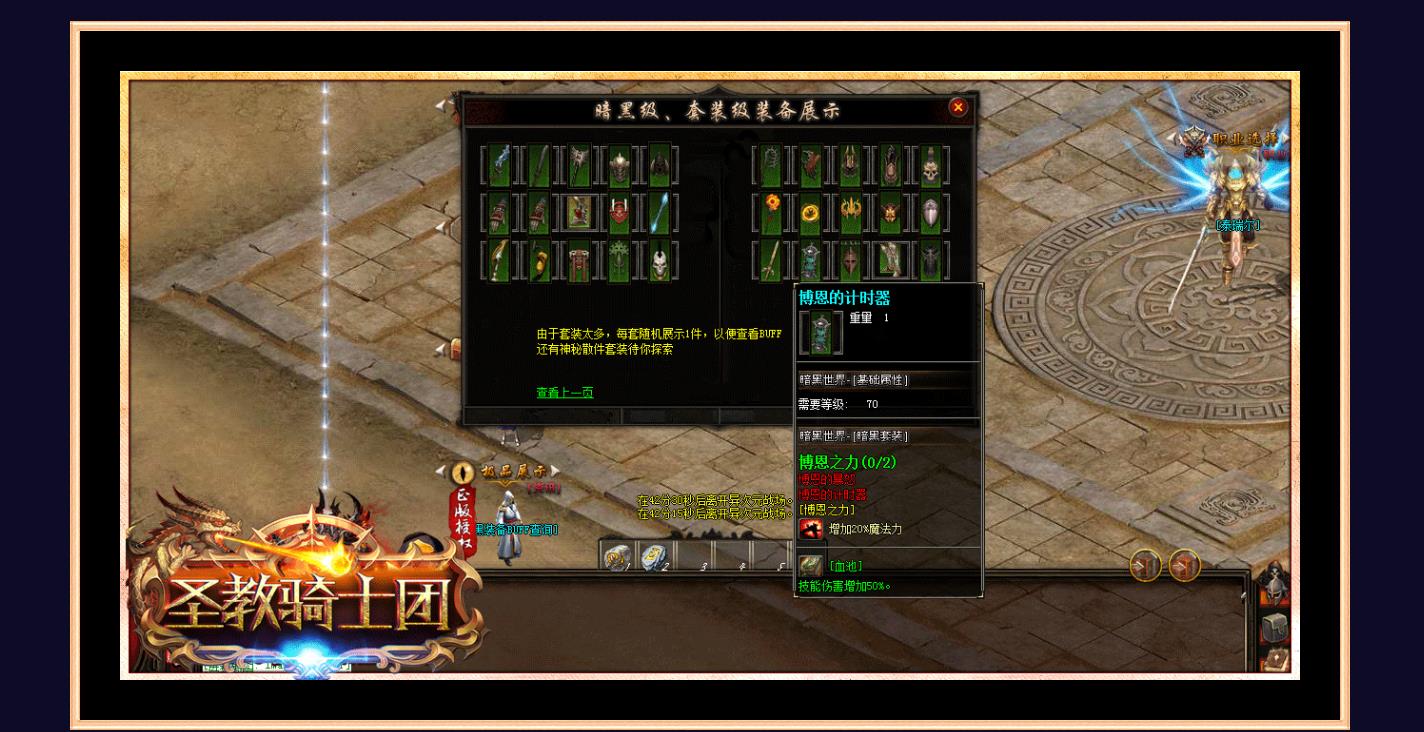Pick the white skull mask with mohawk
1424x732 pixels.
659,261
